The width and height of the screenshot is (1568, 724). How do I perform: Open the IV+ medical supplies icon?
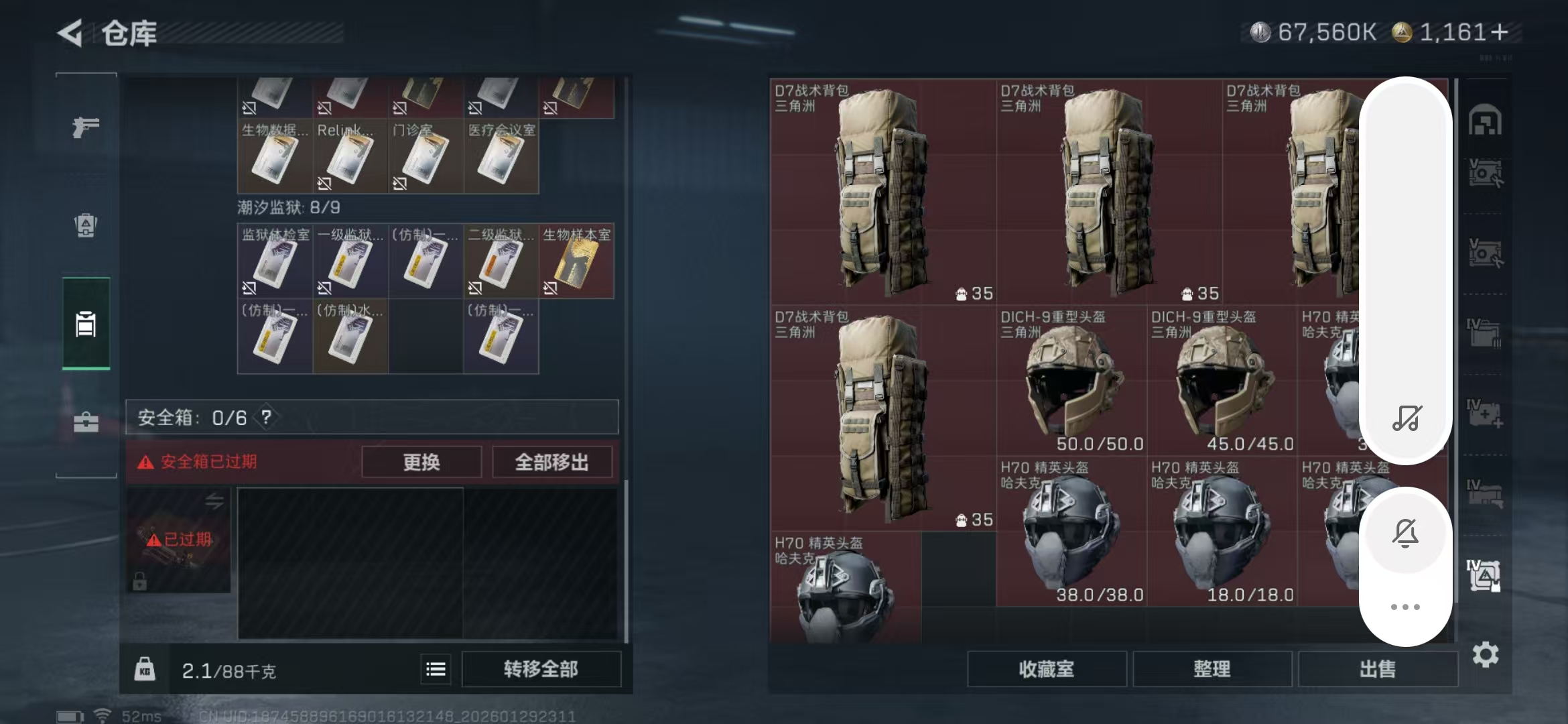click(x=1485, y=412)
